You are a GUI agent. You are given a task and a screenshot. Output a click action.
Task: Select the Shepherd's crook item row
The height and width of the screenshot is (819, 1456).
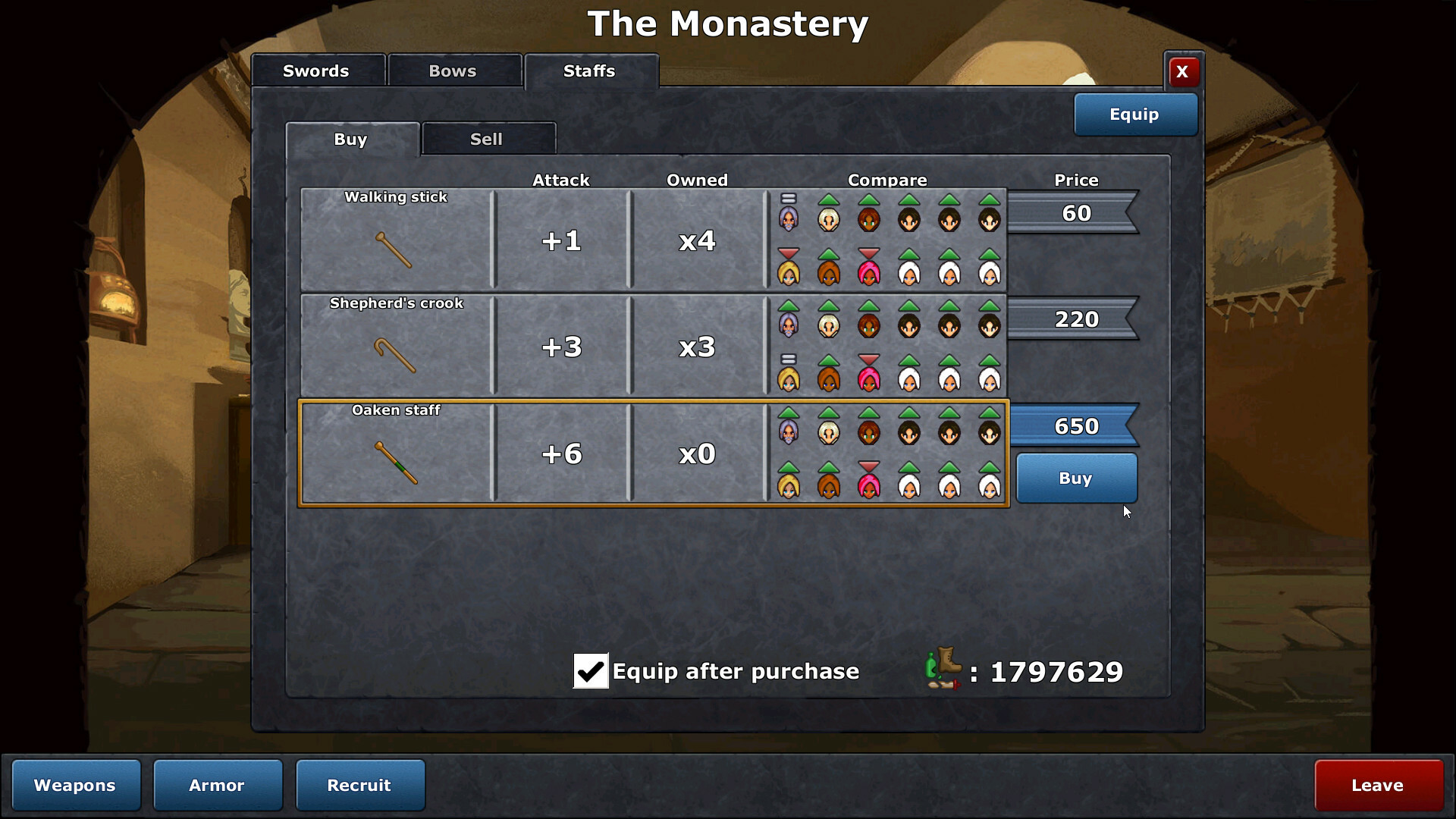396,347
